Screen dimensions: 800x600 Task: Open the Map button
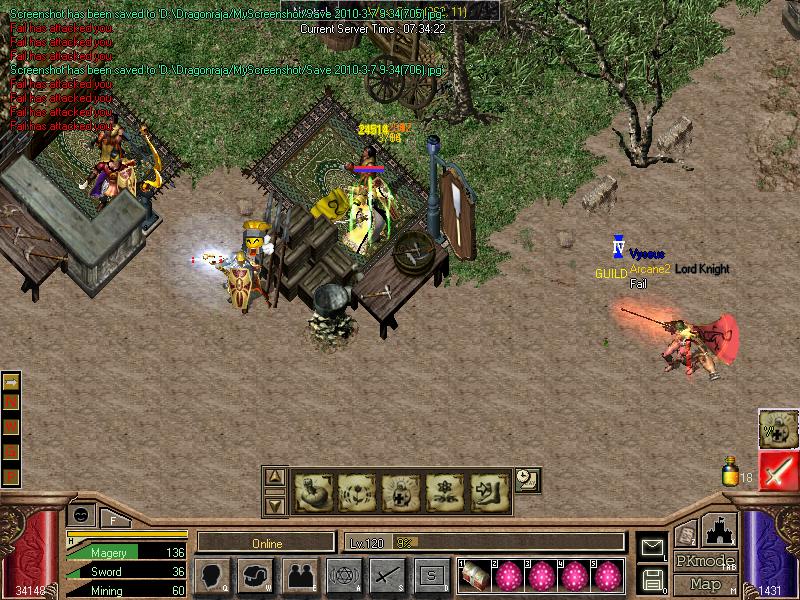[706, 584]
